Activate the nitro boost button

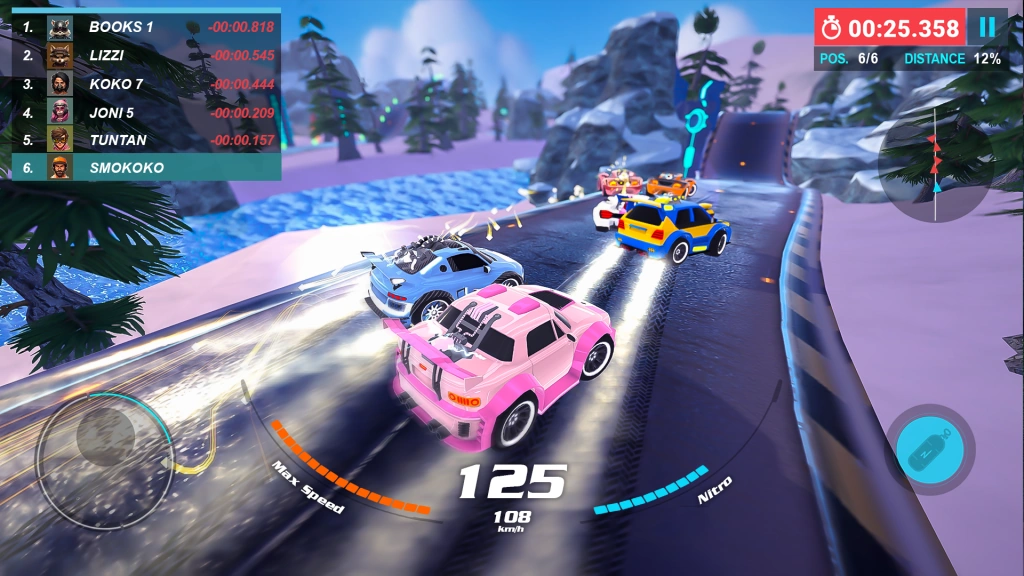pyautogui.click(x=930, y=450)
